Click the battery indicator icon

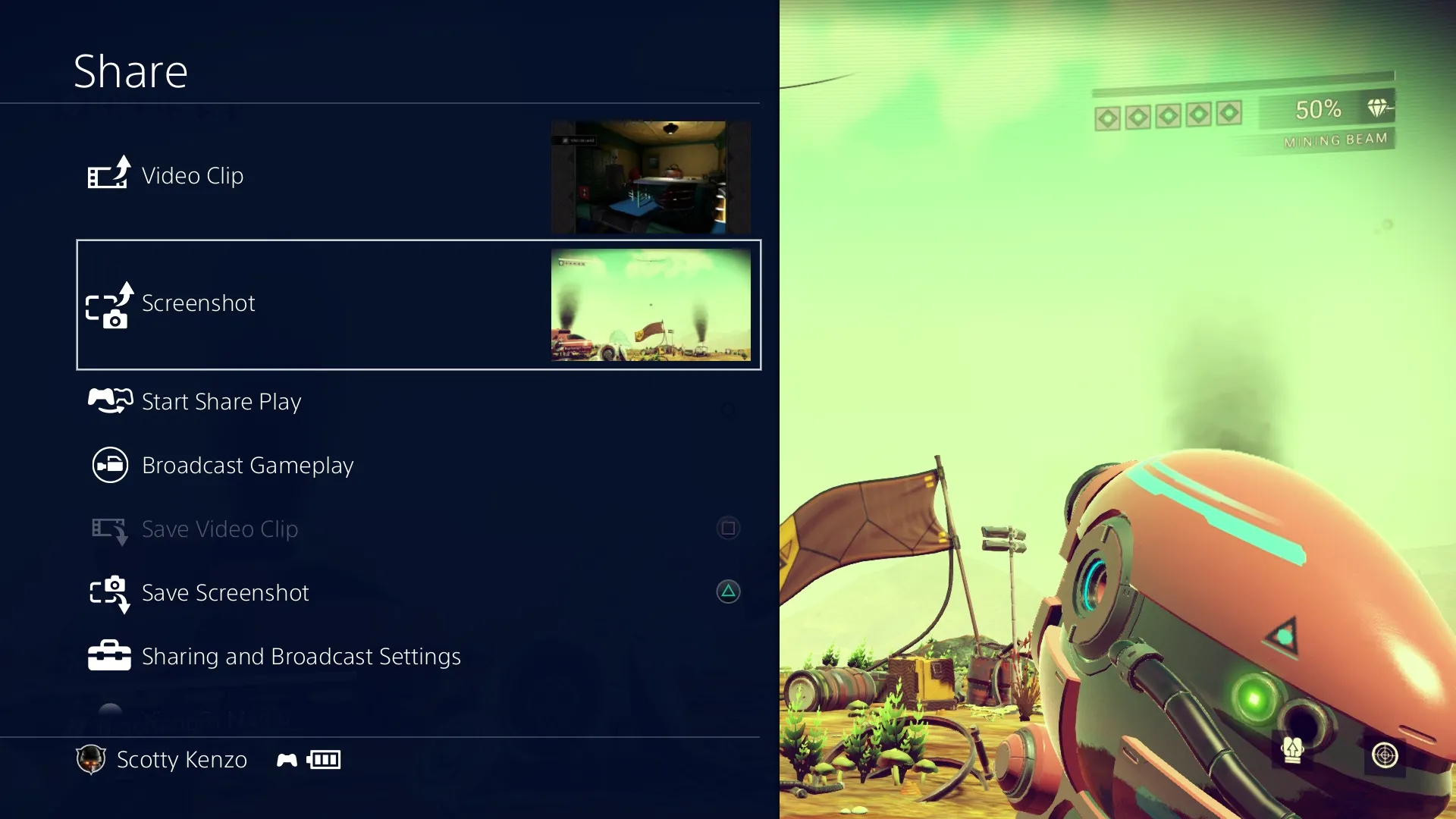coord(322,759)
